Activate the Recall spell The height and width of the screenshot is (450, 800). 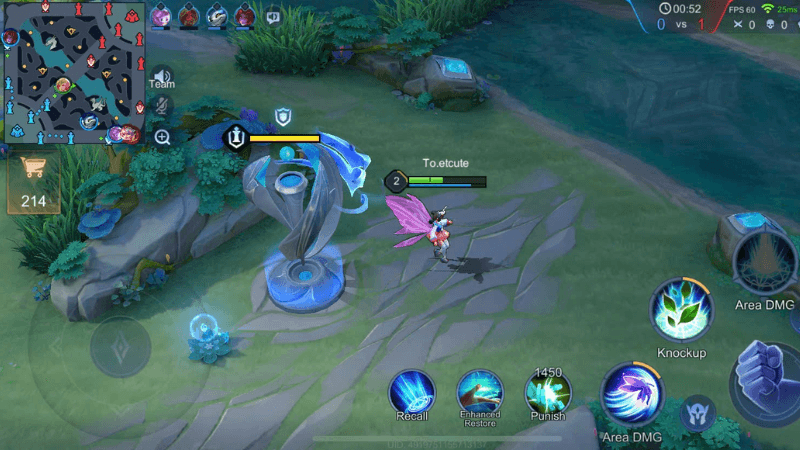pyautogui.click(x=412, y=391)
